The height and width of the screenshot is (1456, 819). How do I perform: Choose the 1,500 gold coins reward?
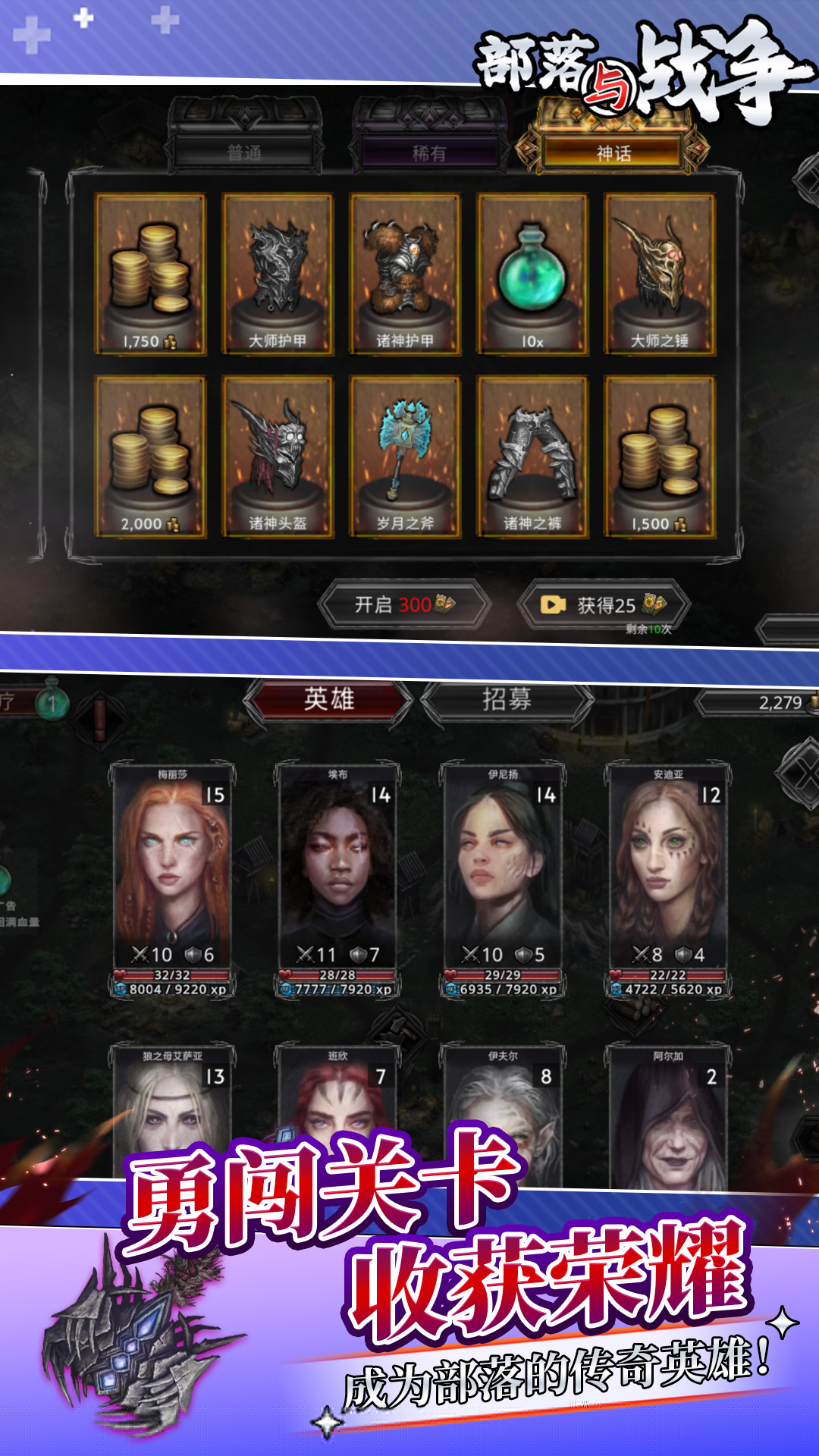660,457
